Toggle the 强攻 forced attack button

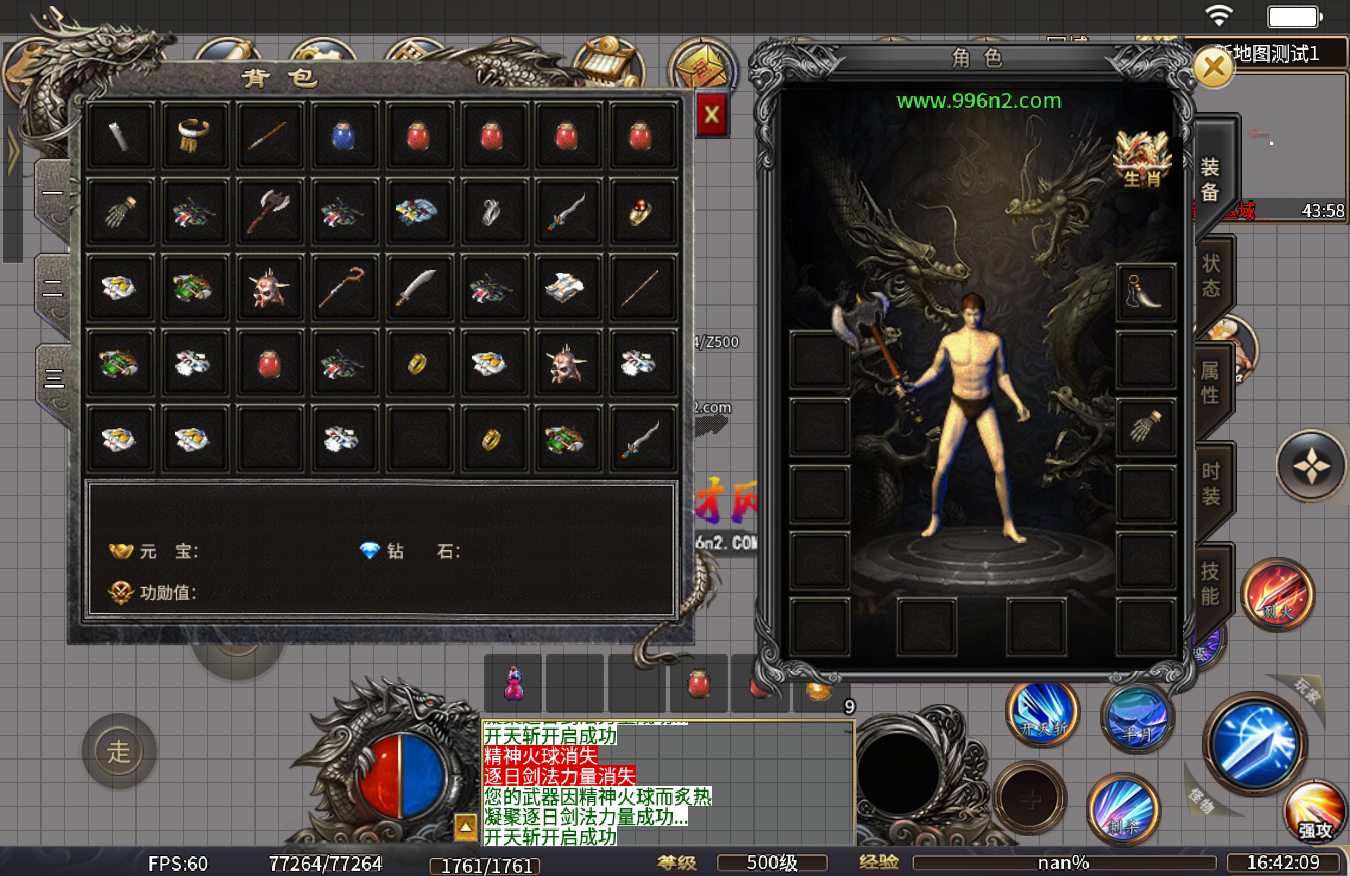tap(1316, 811)
